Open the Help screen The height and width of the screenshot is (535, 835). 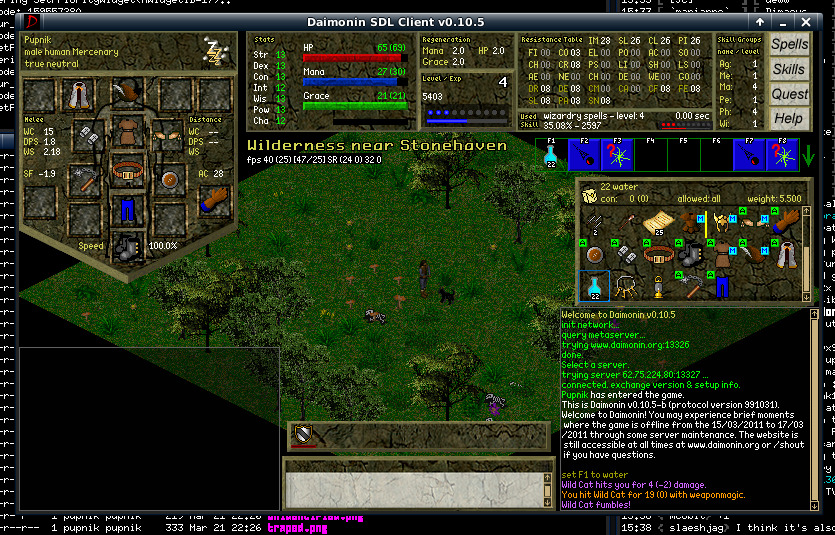(789, 118)
